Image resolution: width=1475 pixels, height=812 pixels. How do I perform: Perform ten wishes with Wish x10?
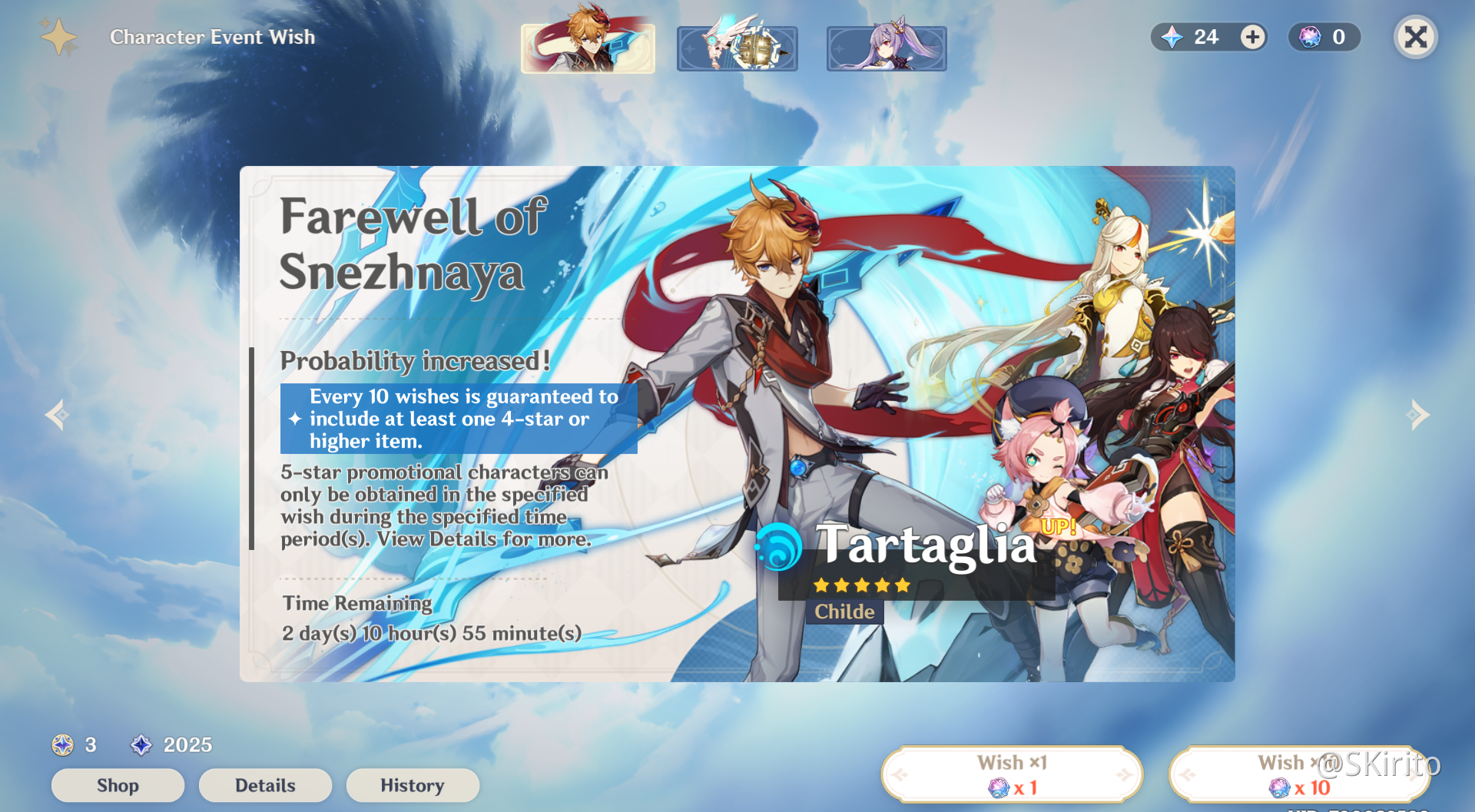coord(1298,774)
